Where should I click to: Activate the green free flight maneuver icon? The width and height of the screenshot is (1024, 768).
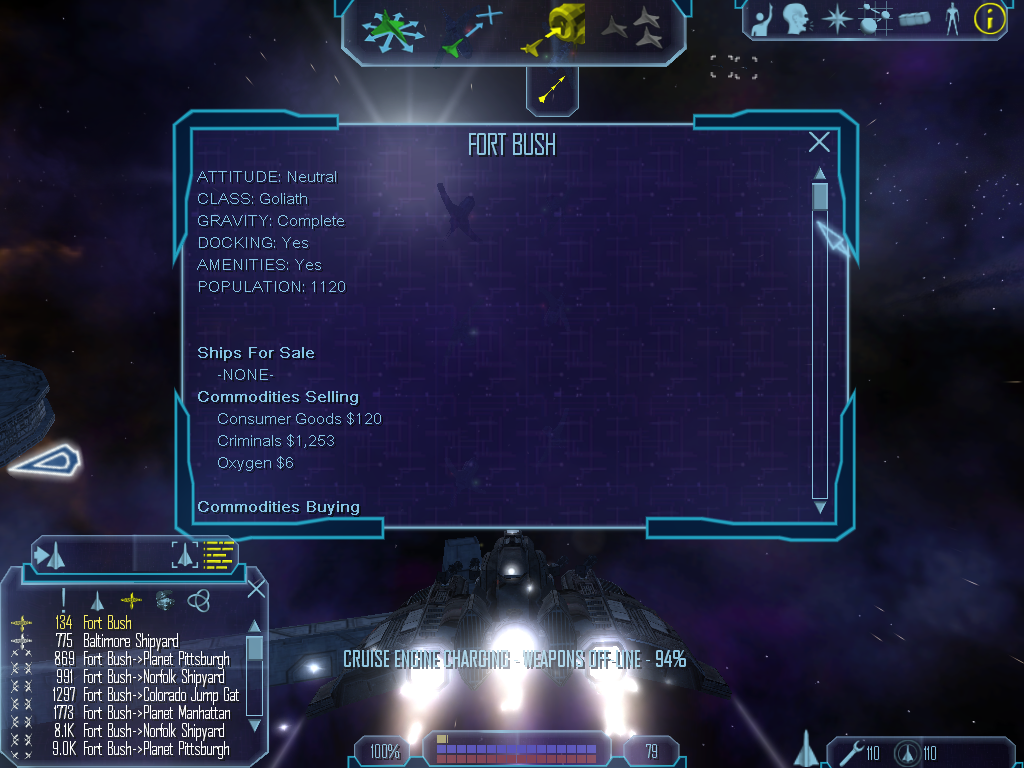[393, 30]
